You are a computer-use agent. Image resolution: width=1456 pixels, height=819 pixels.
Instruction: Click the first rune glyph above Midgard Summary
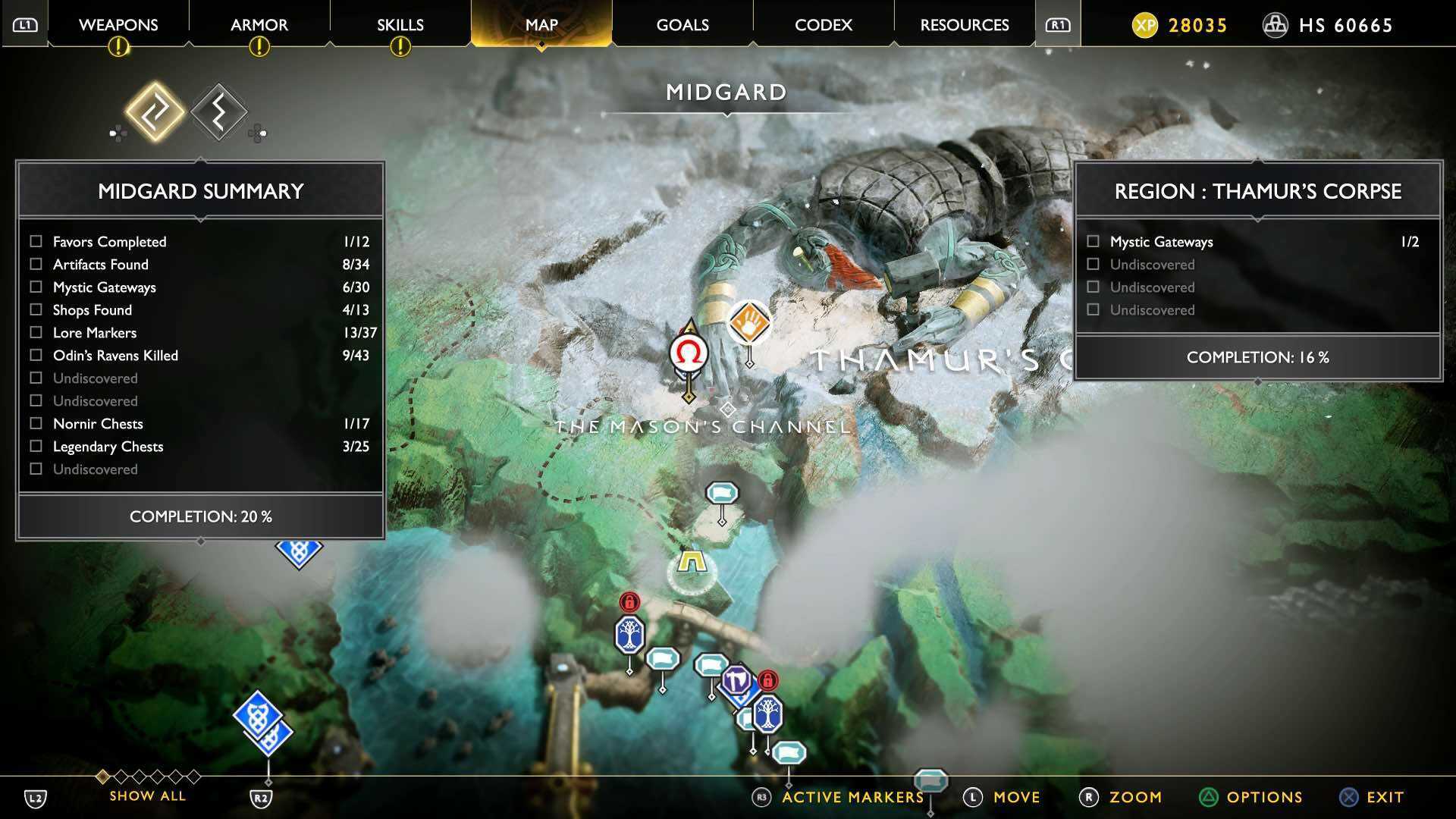155,112
